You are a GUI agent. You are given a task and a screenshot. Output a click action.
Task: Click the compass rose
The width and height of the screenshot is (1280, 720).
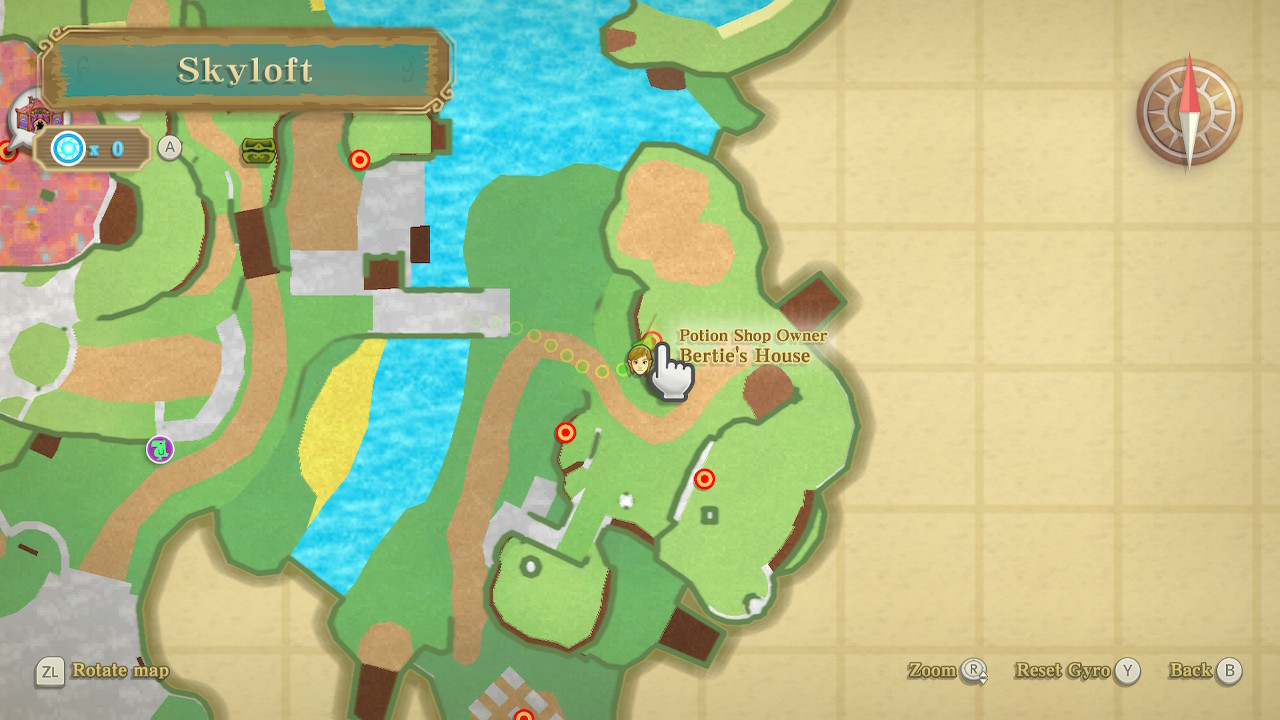tap(1189, 113)
